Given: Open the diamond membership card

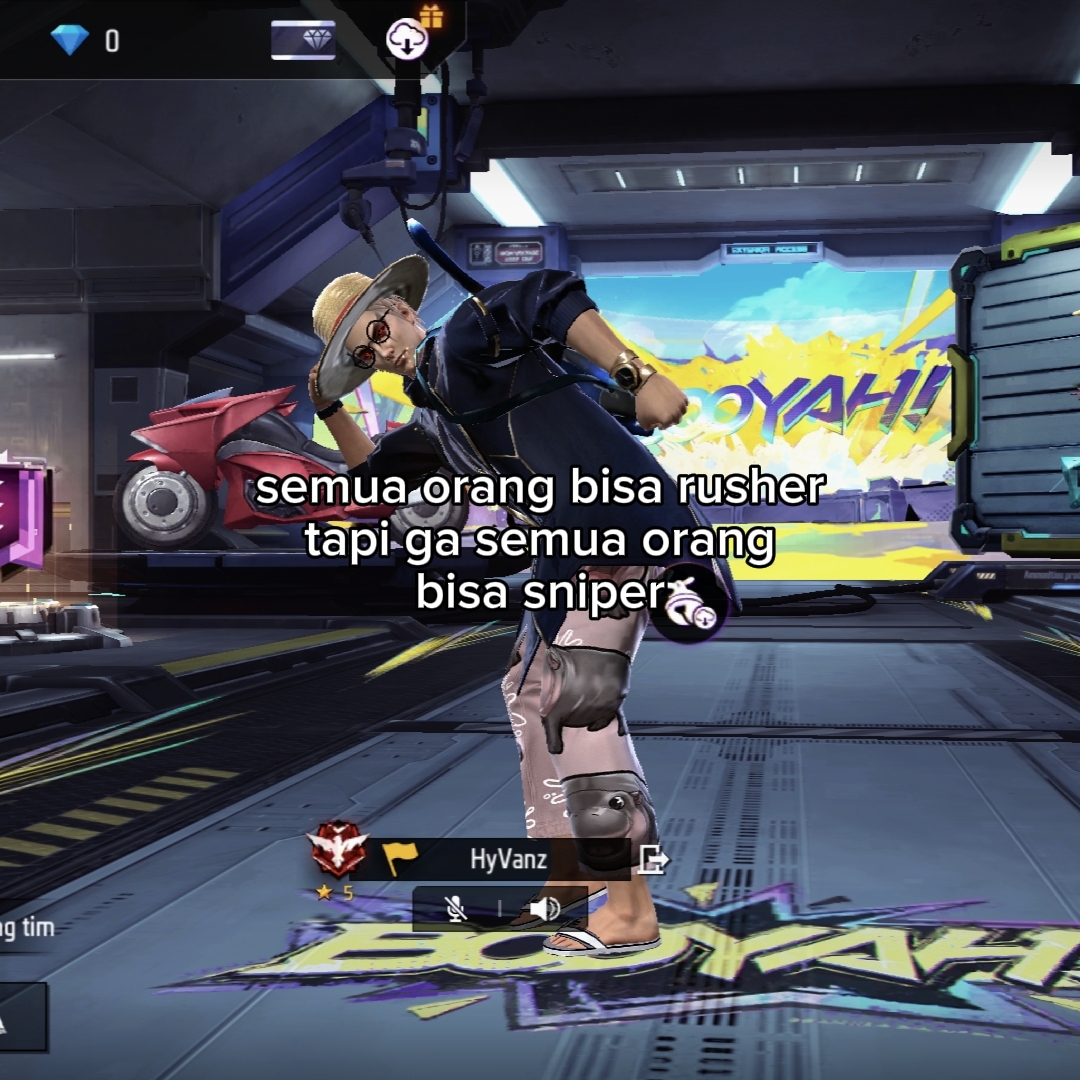Looking at the screenshot, I should (303, 40).
